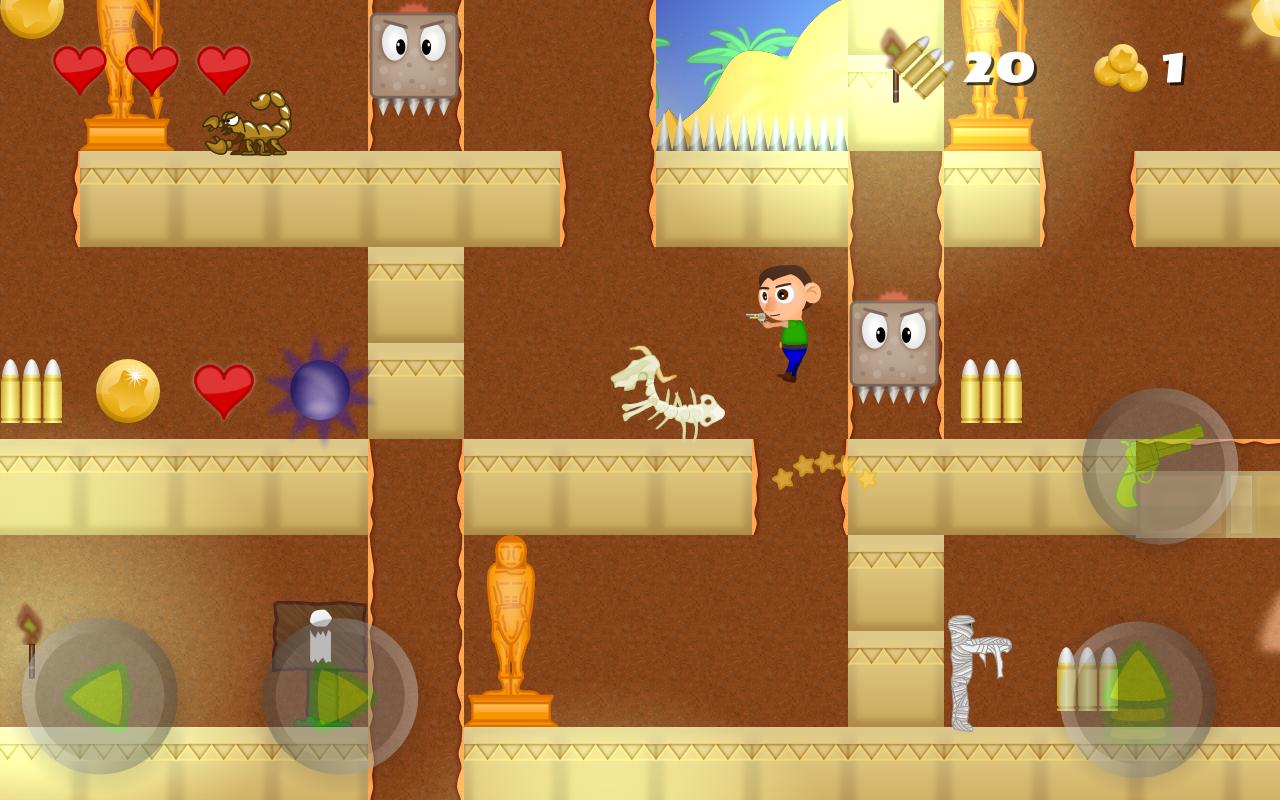This screenshot has height=800, width=1280.
Task: Tap the left arrow move button
Action: click(x=100, y=695)
